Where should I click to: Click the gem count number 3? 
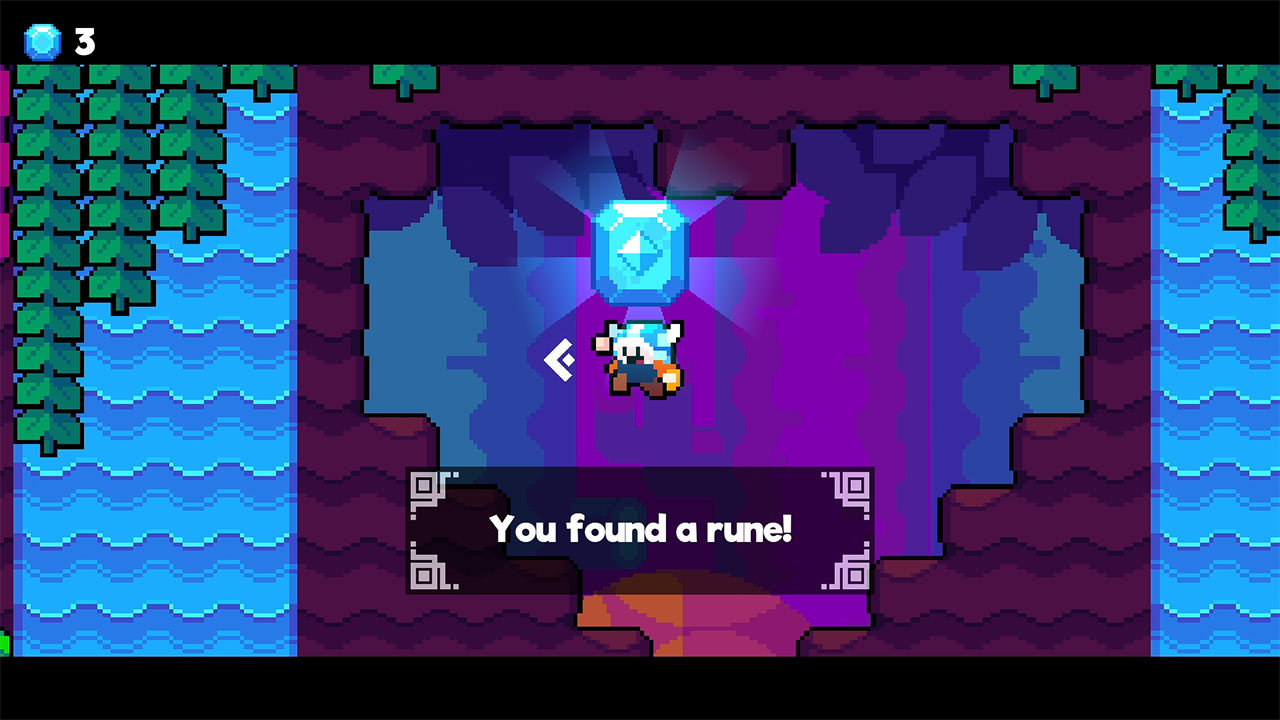84,42
